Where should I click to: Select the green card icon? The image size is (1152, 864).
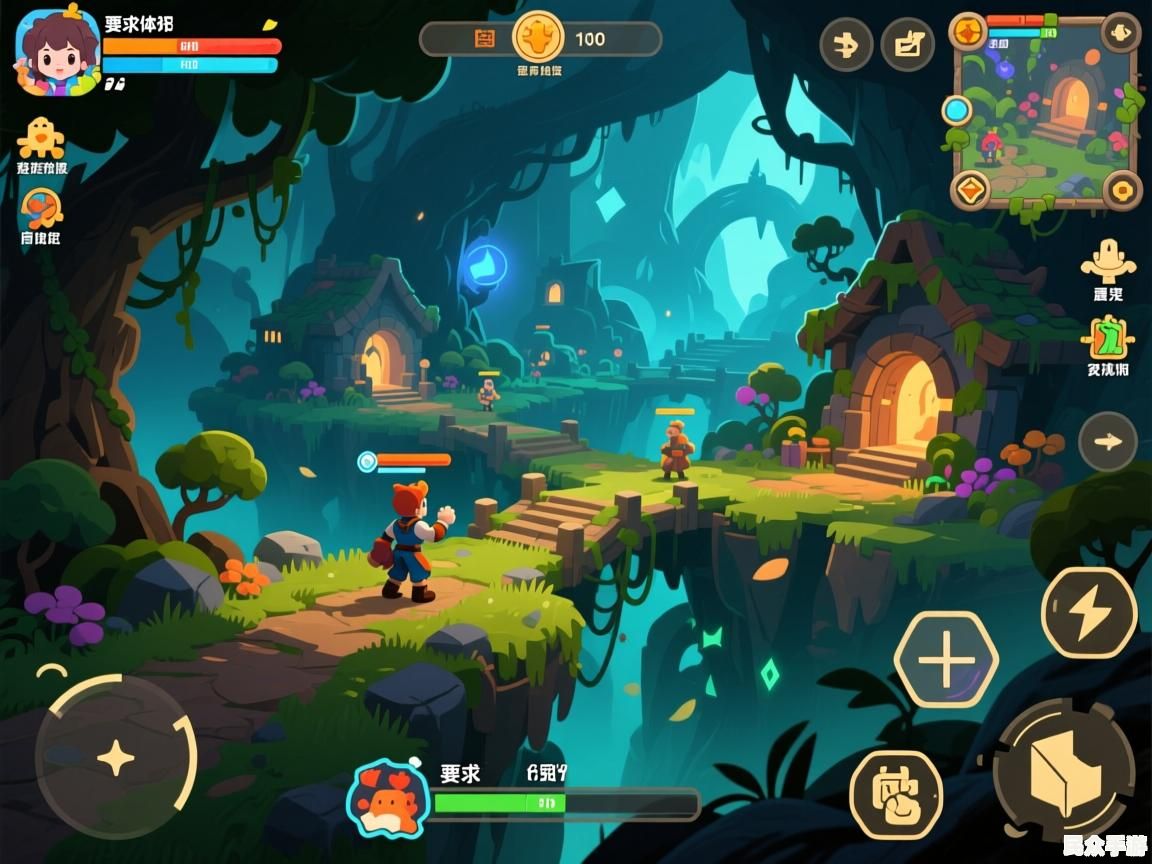pyautogui.click(x=1107, y=338)
